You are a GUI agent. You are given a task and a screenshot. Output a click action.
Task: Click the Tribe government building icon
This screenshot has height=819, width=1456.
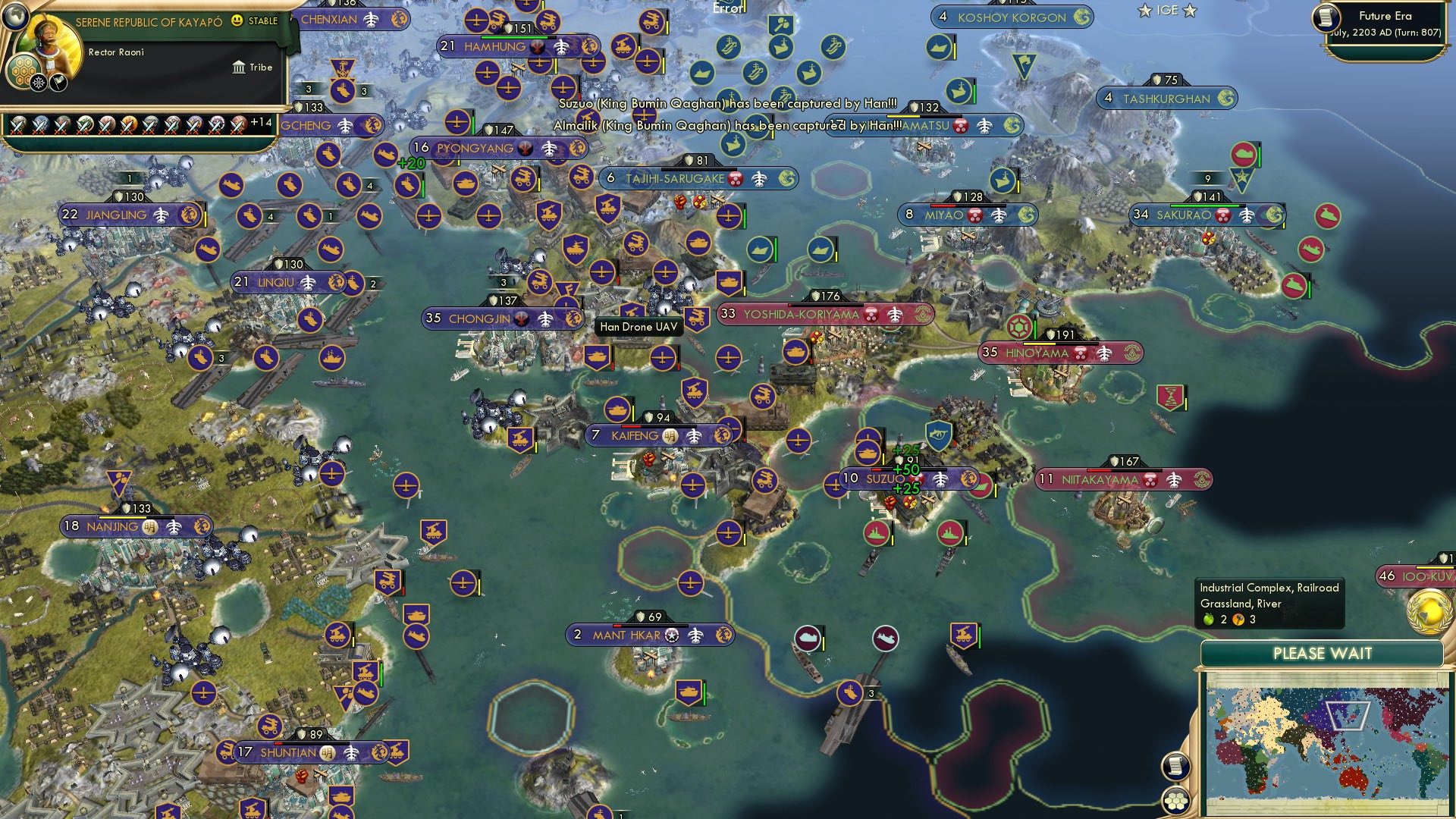click(x=239, y=68)
